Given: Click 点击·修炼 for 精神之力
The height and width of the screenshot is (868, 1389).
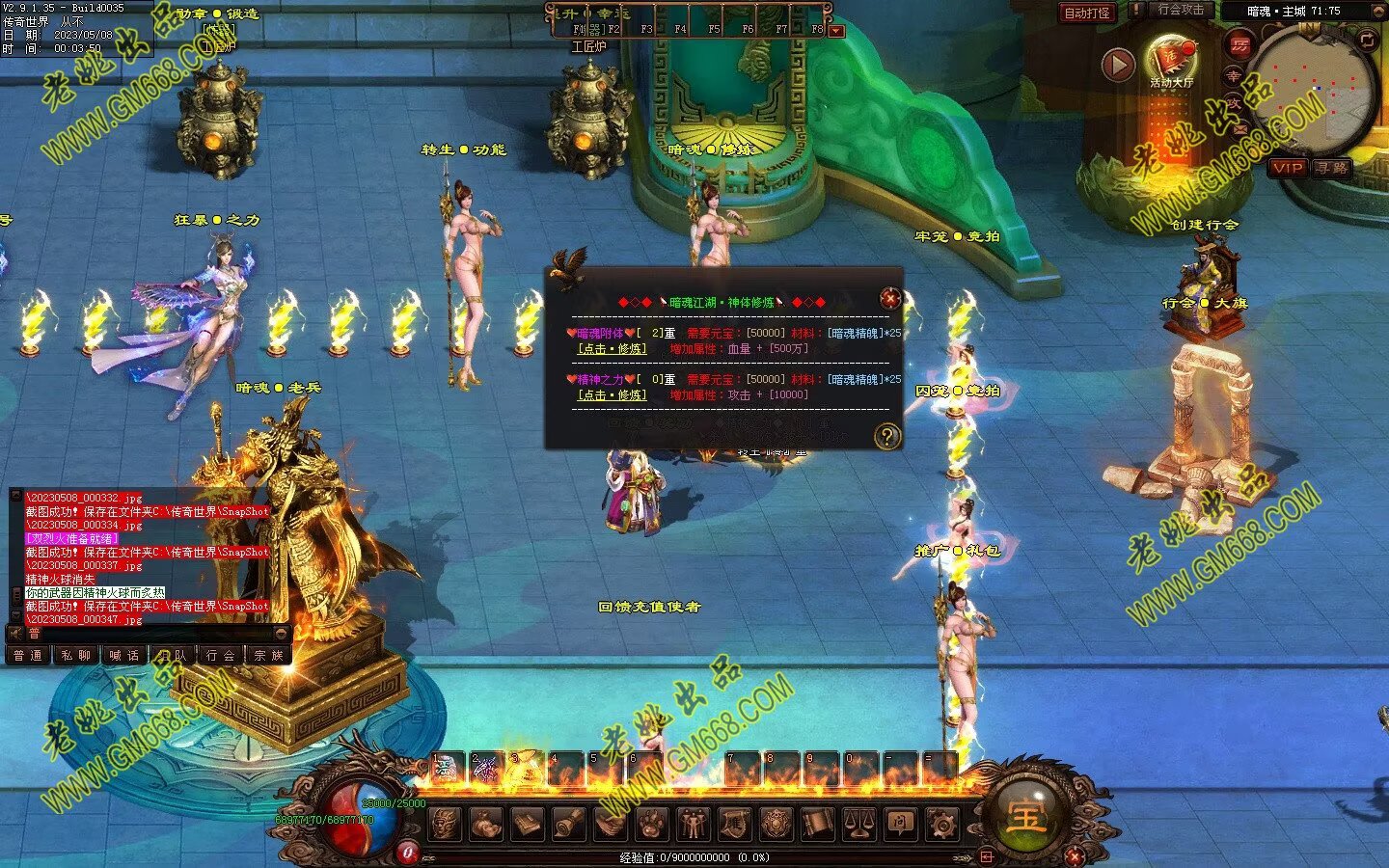Looking at the screenshot, I should point(613,395).
